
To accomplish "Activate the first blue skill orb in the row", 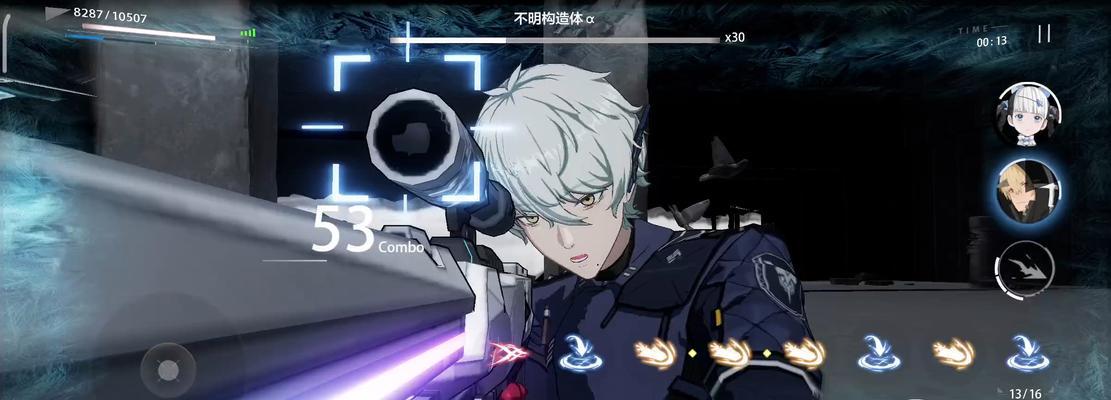I will click(577, 350).
